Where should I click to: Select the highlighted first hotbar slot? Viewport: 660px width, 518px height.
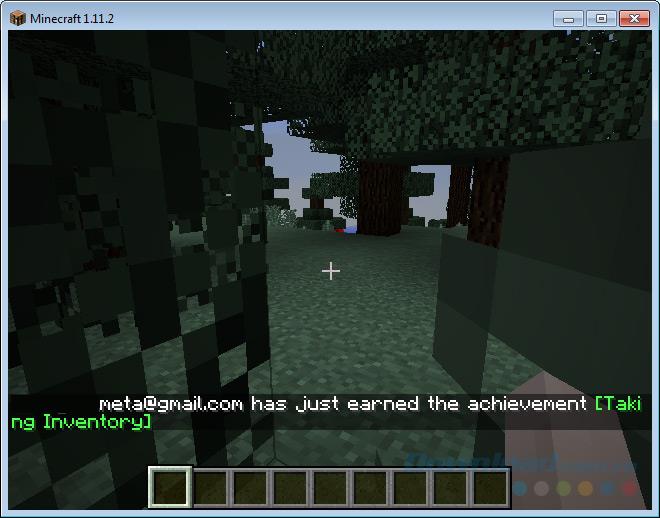tap(169, 488)
